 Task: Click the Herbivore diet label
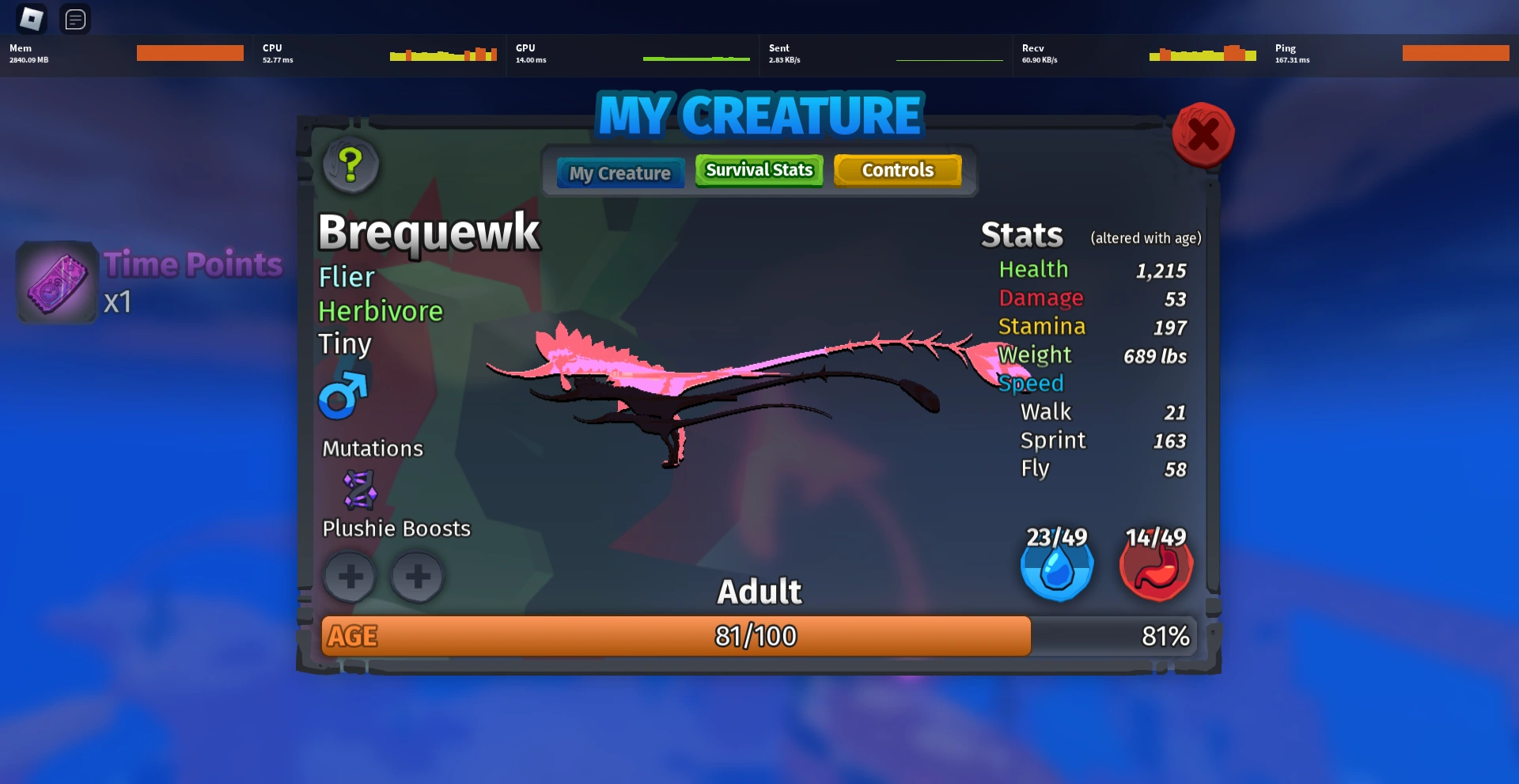click(x=381, y=311)
